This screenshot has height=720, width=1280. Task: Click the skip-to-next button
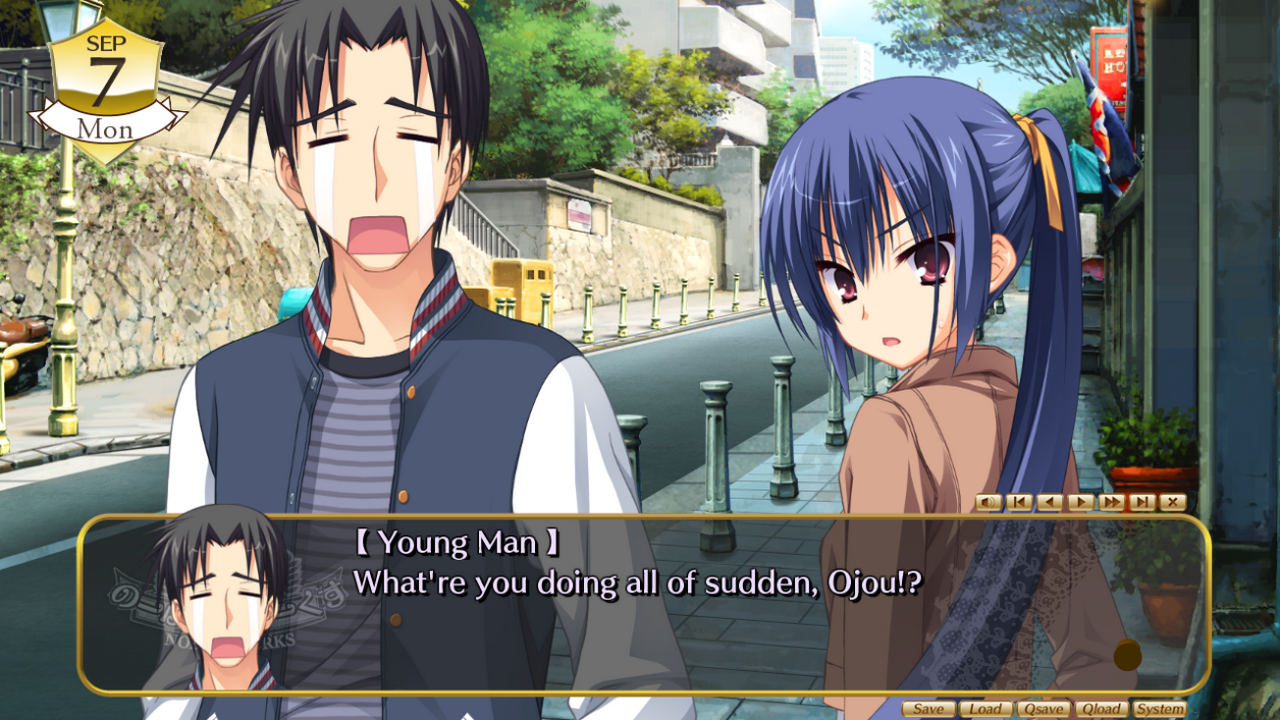click(1142, 502)
